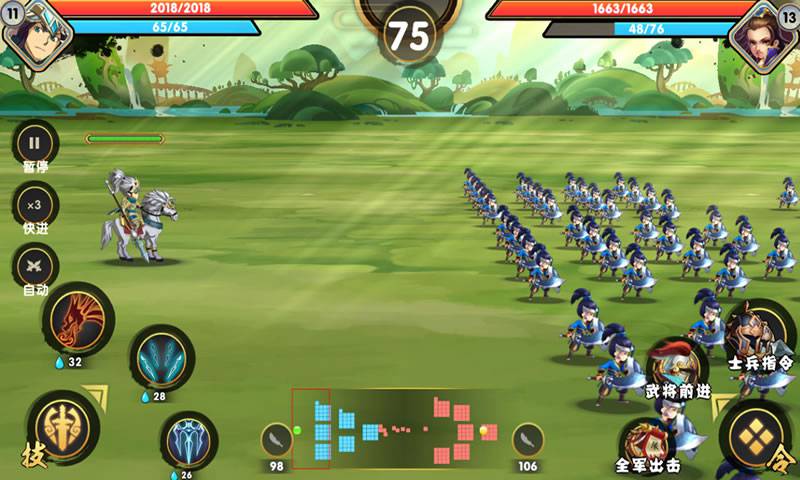Open the 技 skill wheel button
The image size is (800, 480).
click(62, 425)
